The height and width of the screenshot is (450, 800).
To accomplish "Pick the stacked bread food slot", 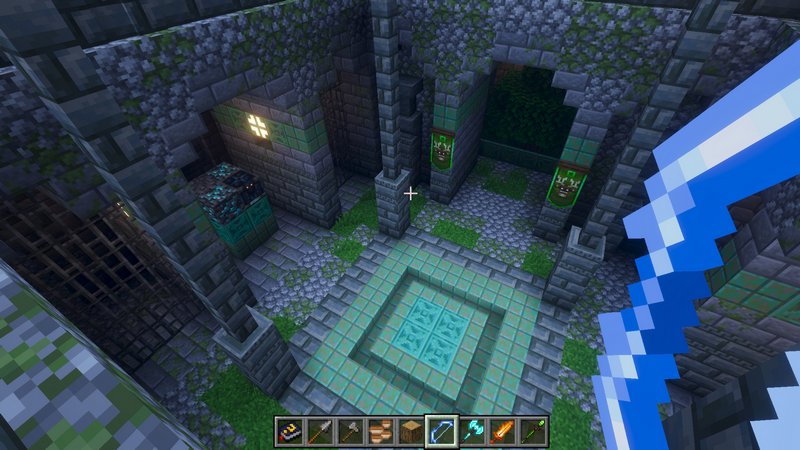I will click(380, 431).
